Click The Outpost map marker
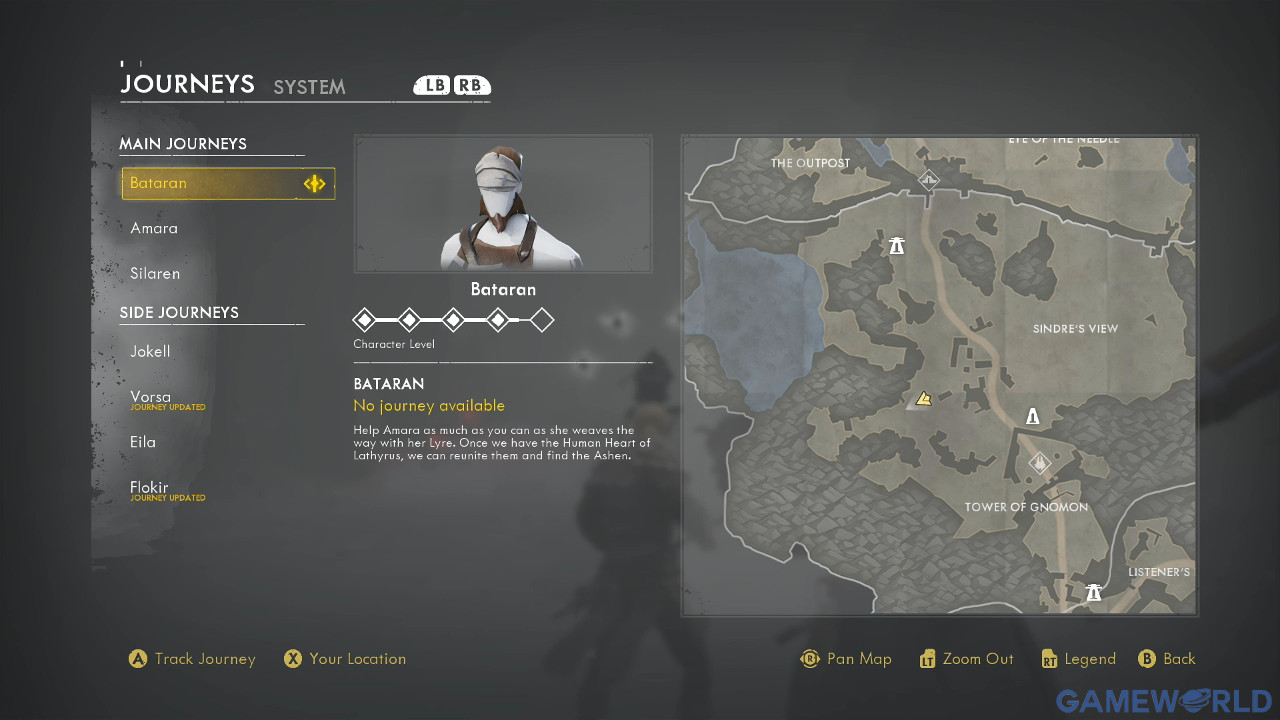1280x720 pixels. [x=929, y=180]
